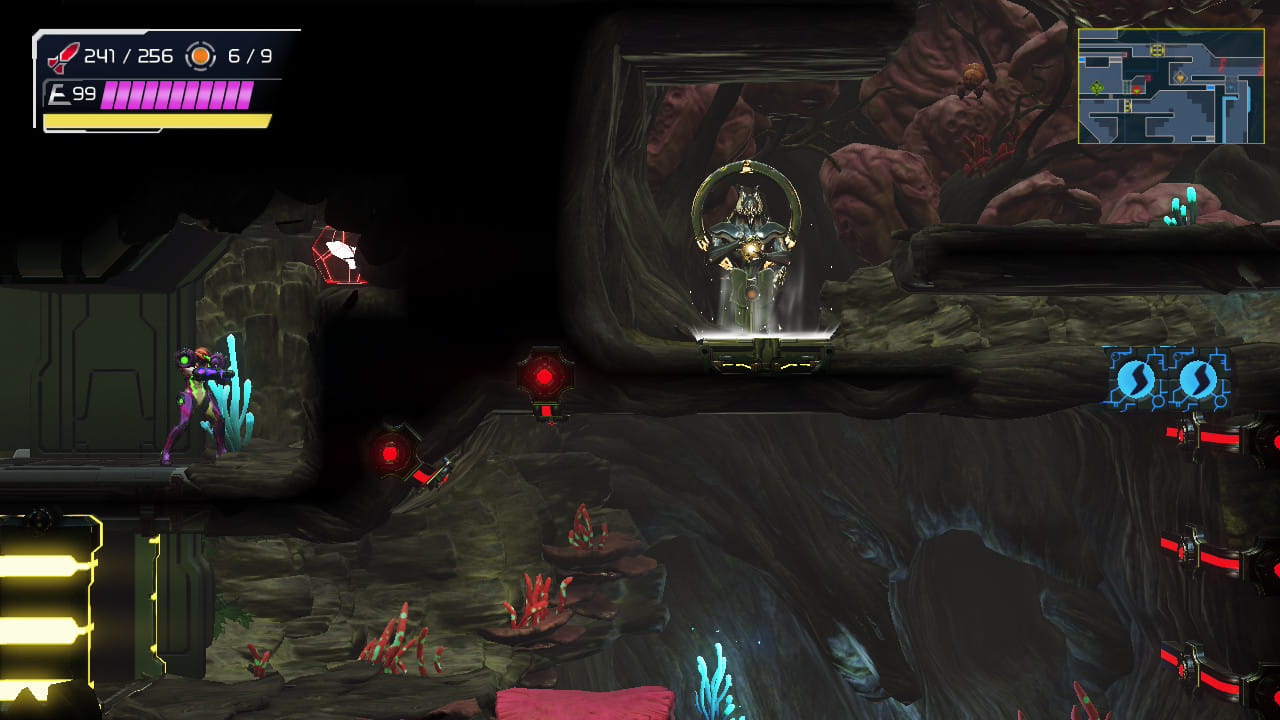Select the yellow elevator symbol on the minimap
1280x720 pixels.
[1158, 49]
